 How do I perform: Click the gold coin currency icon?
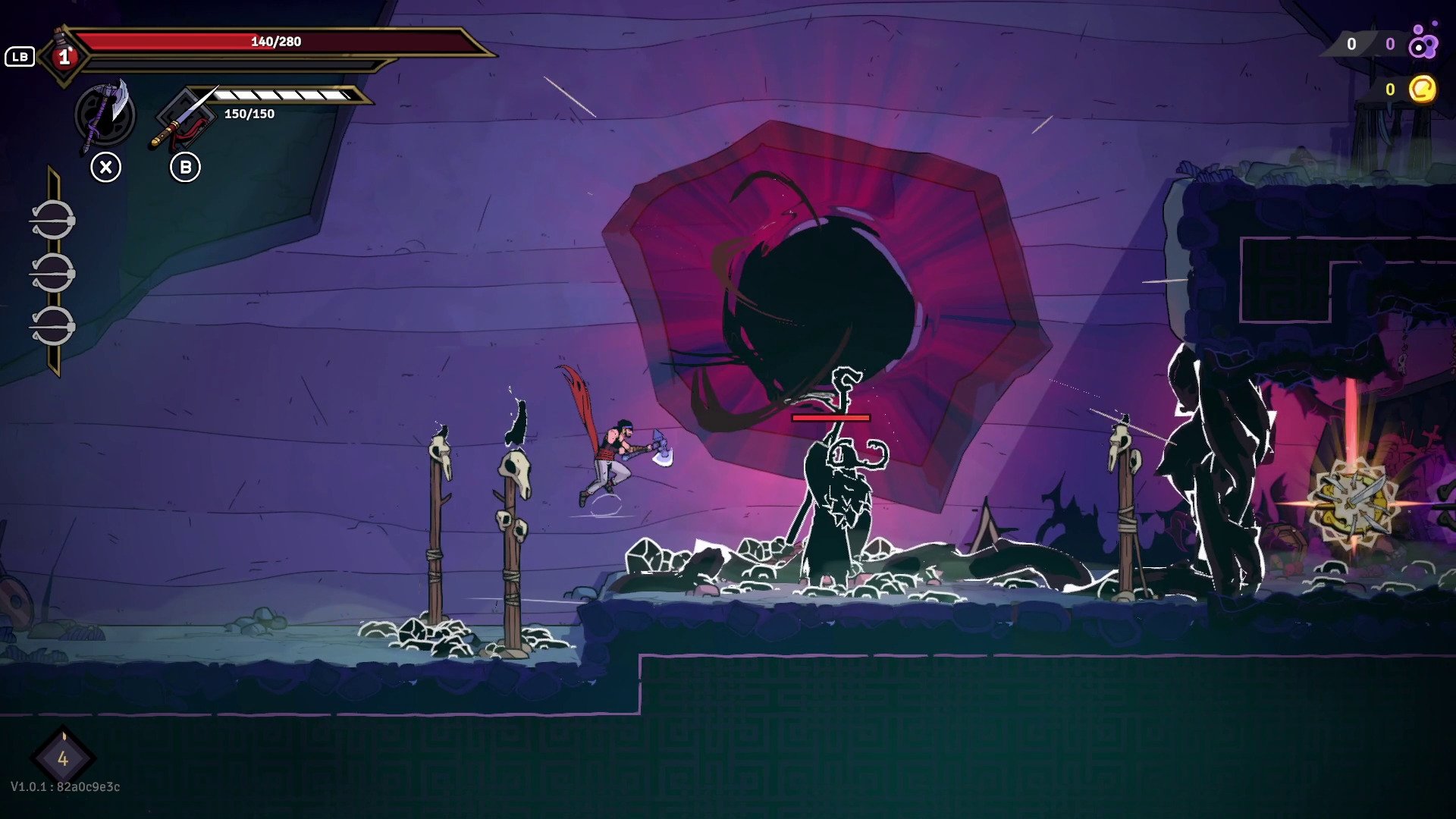1423,89
